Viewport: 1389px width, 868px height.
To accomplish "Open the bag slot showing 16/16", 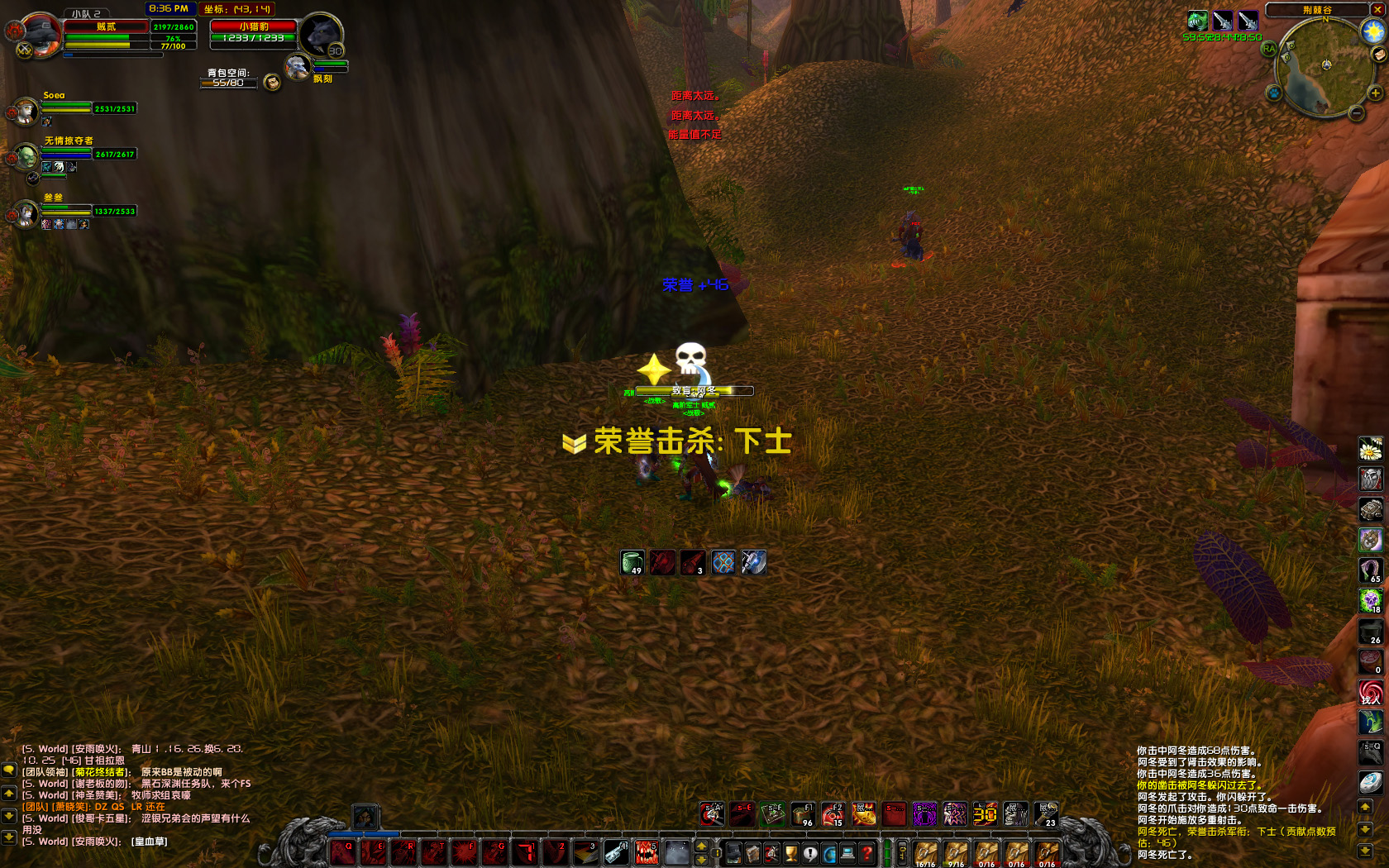I will pos(925,853).
